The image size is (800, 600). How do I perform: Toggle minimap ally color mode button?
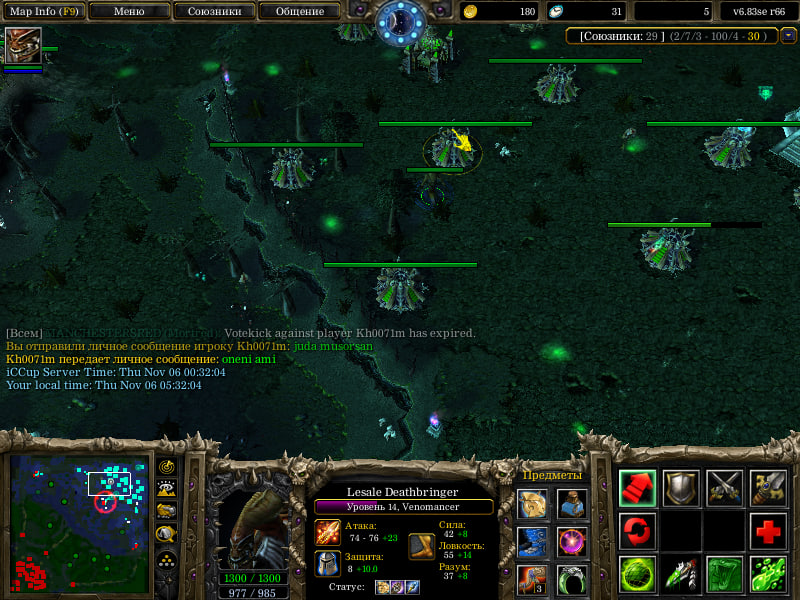tap(167, 511)
